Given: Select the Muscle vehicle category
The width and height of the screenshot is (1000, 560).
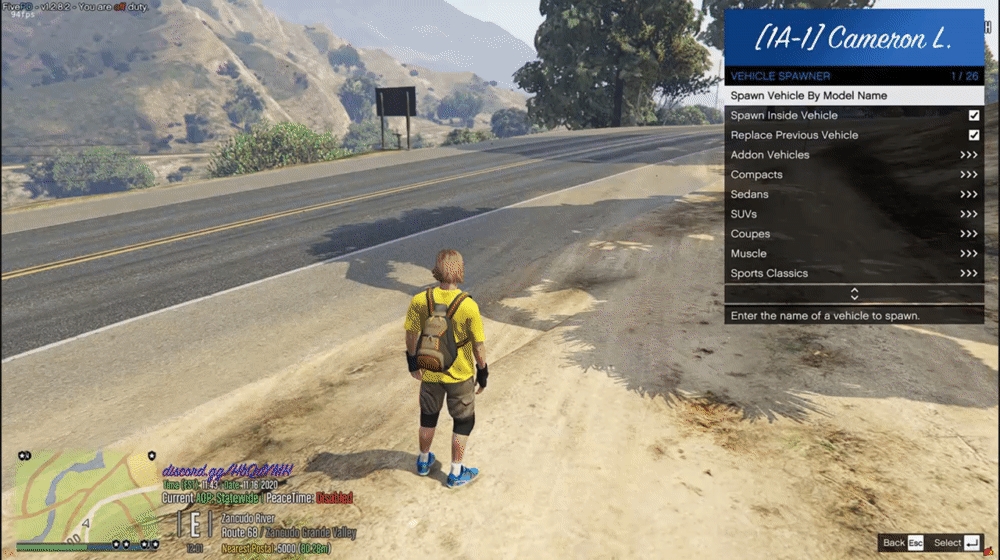Looking at the screenshot, I should coord(853,254).
